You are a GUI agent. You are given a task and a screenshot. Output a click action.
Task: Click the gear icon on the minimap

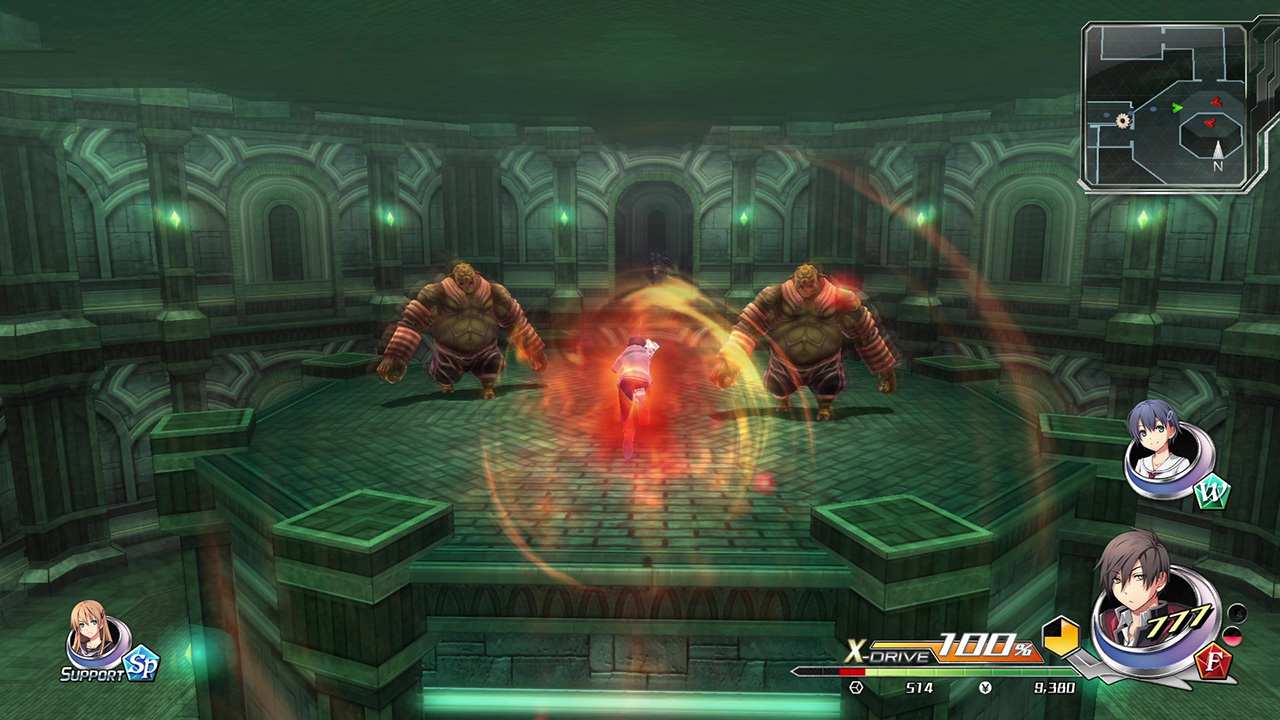(x=1122, y=119)
